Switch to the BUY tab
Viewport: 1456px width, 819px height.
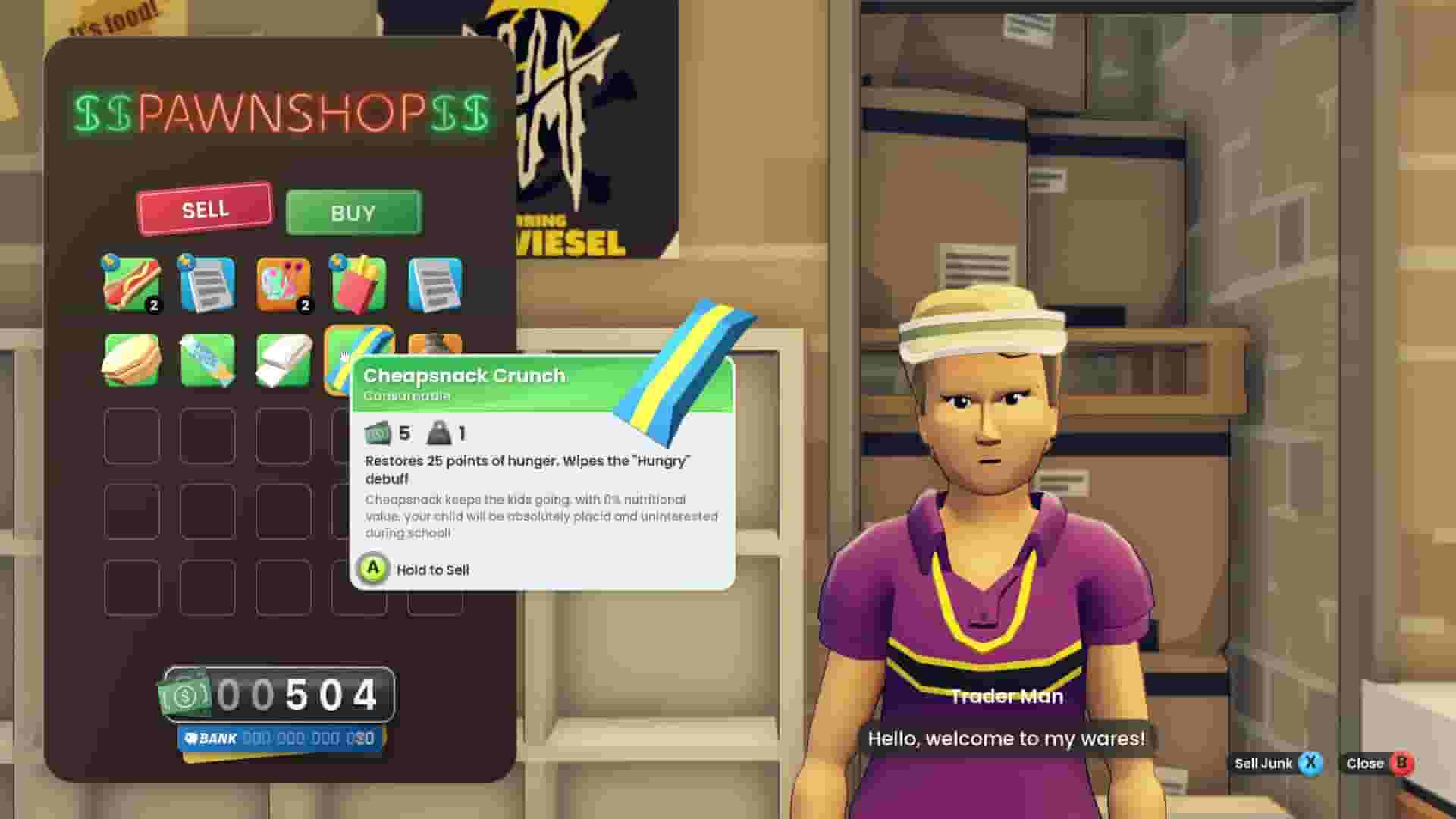[x=353, y=212]
